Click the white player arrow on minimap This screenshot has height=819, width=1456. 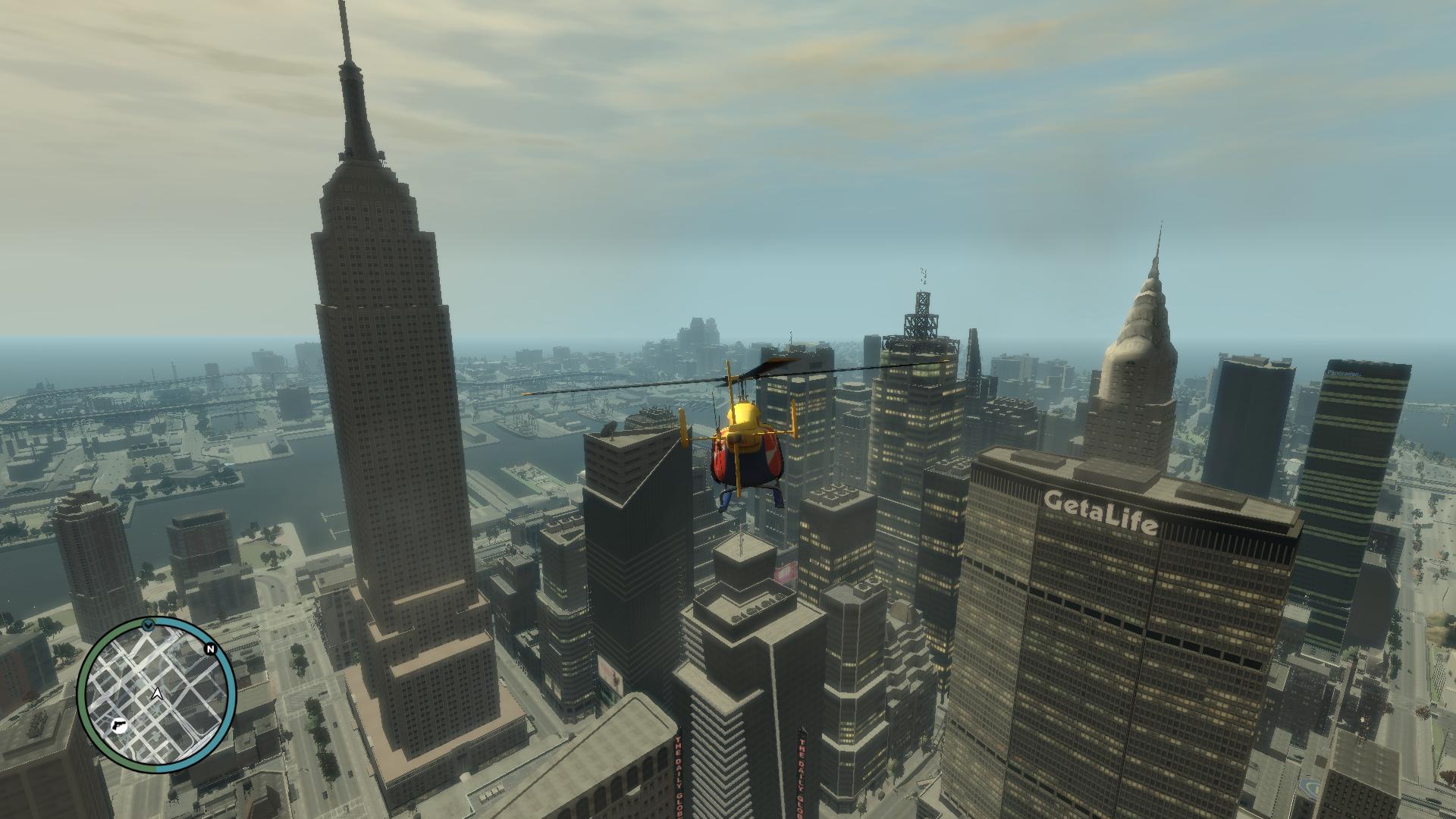pos(157,693)
